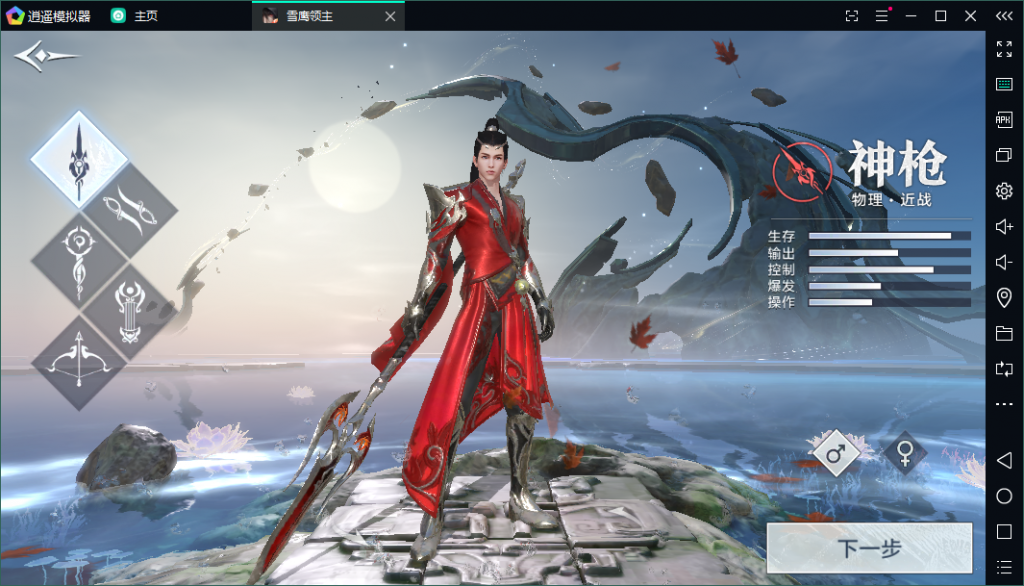Select the harp instrument class
The height and width of the screenshot is (586, 1024).
click(x=130, y=310)
